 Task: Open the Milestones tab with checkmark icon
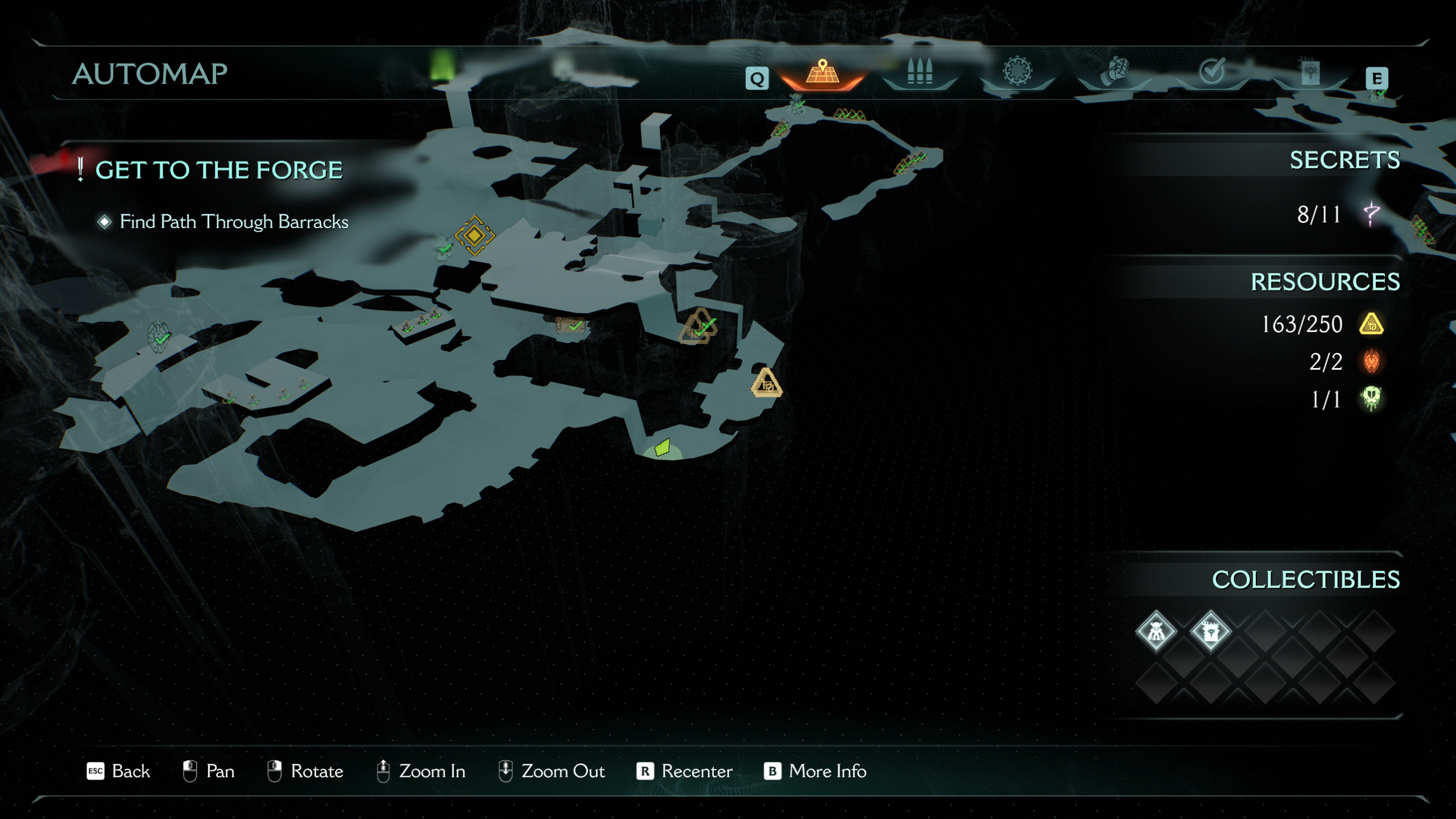1213,72
